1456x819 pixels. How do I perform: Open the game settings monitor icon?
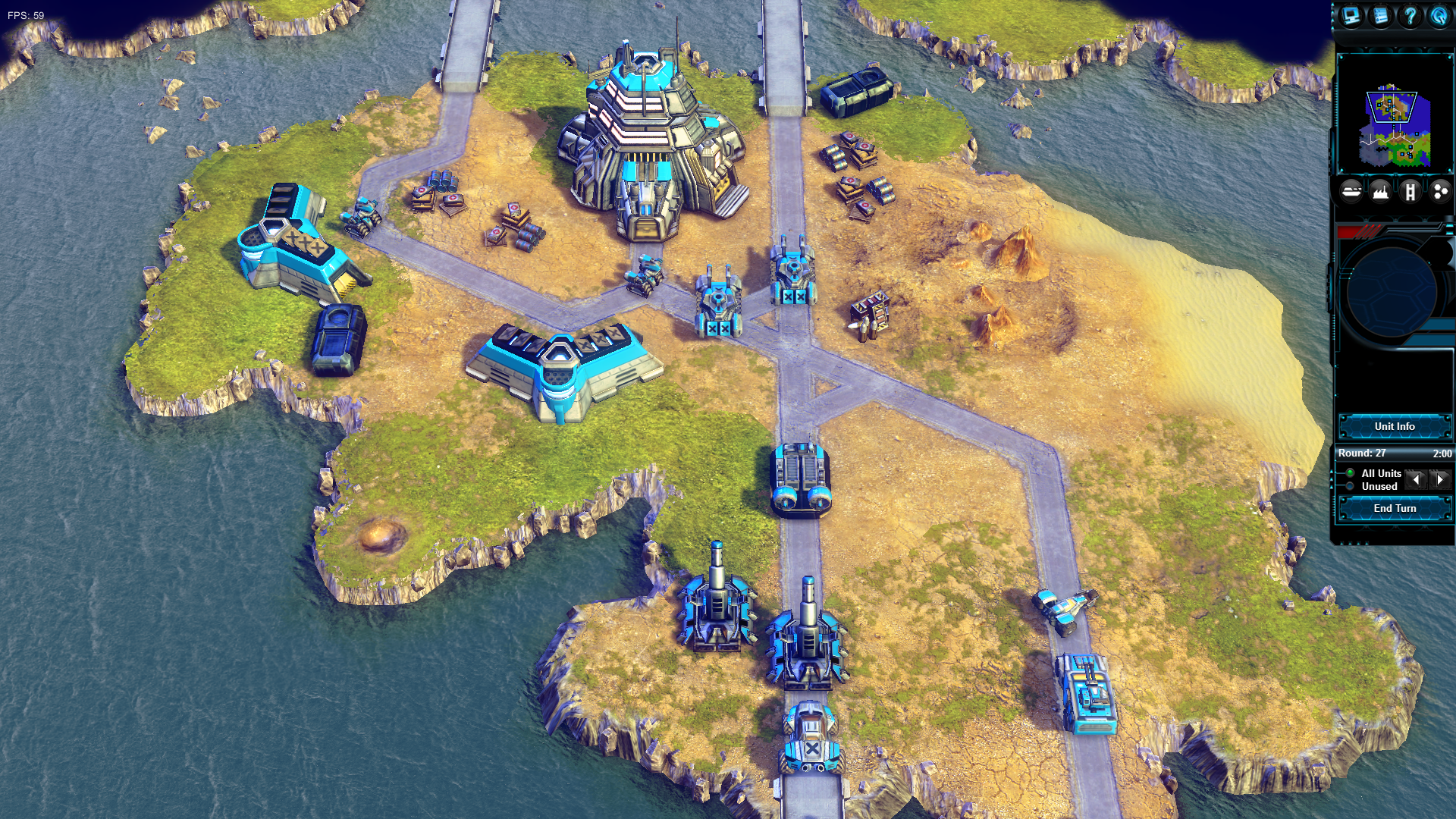pyautogui.click(x=1351, y=15)
